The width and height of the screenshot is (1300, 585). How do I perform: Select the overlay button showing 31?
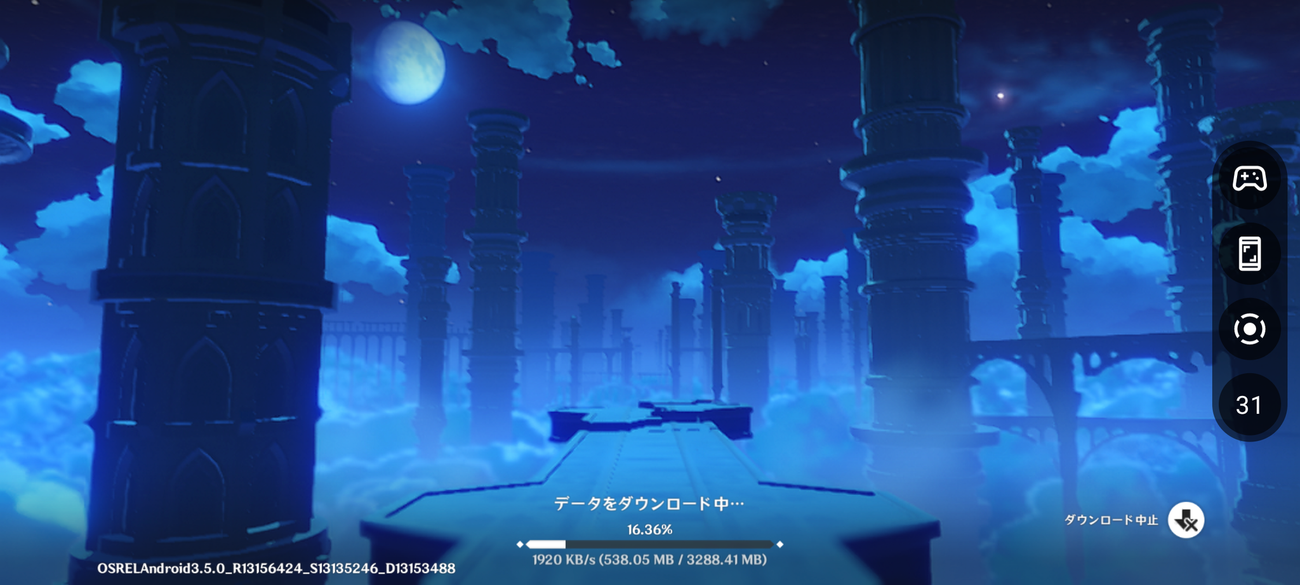[1249, 405]
